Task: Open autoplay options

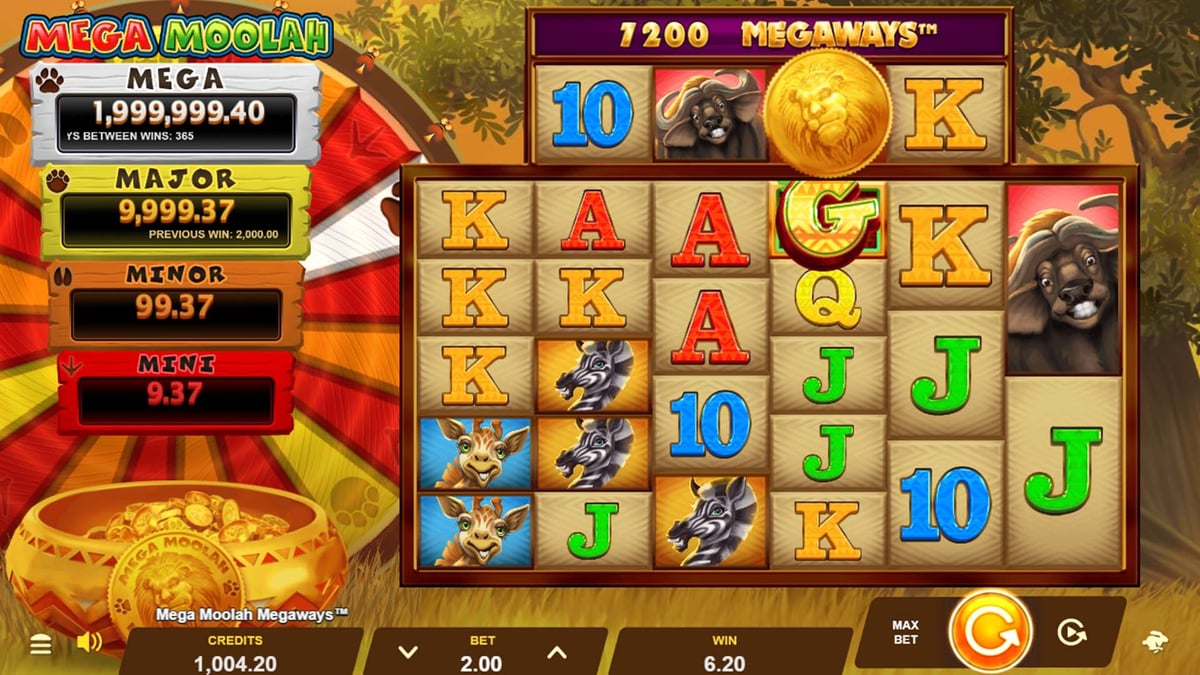Action: [1071, 632]
